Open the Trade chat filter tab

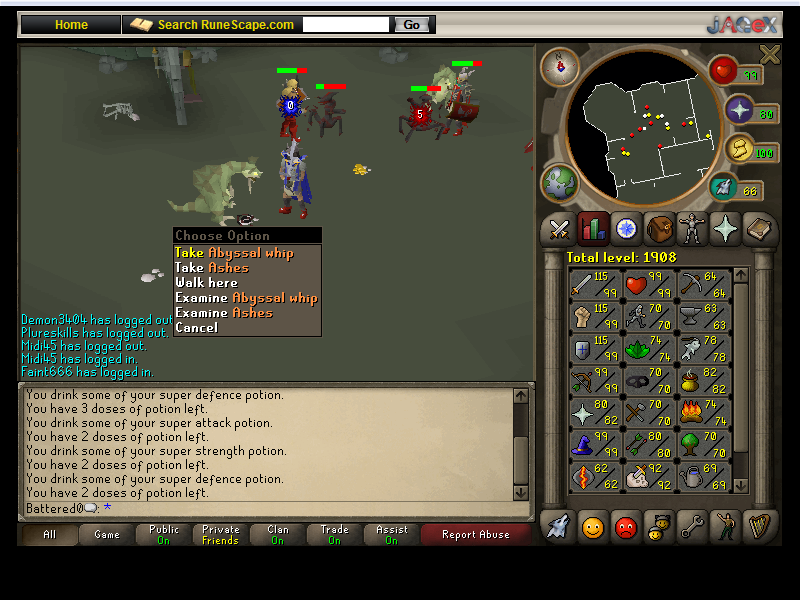334,535
